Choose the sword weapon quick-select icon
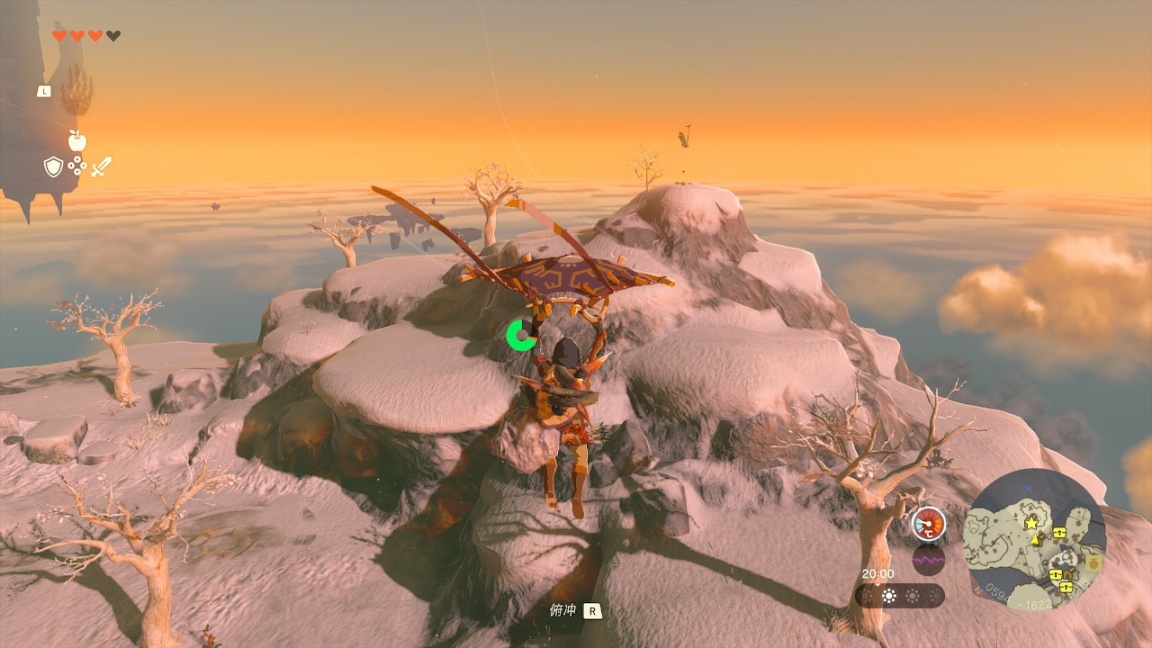 pyautogui.click(x=101, y=167)
